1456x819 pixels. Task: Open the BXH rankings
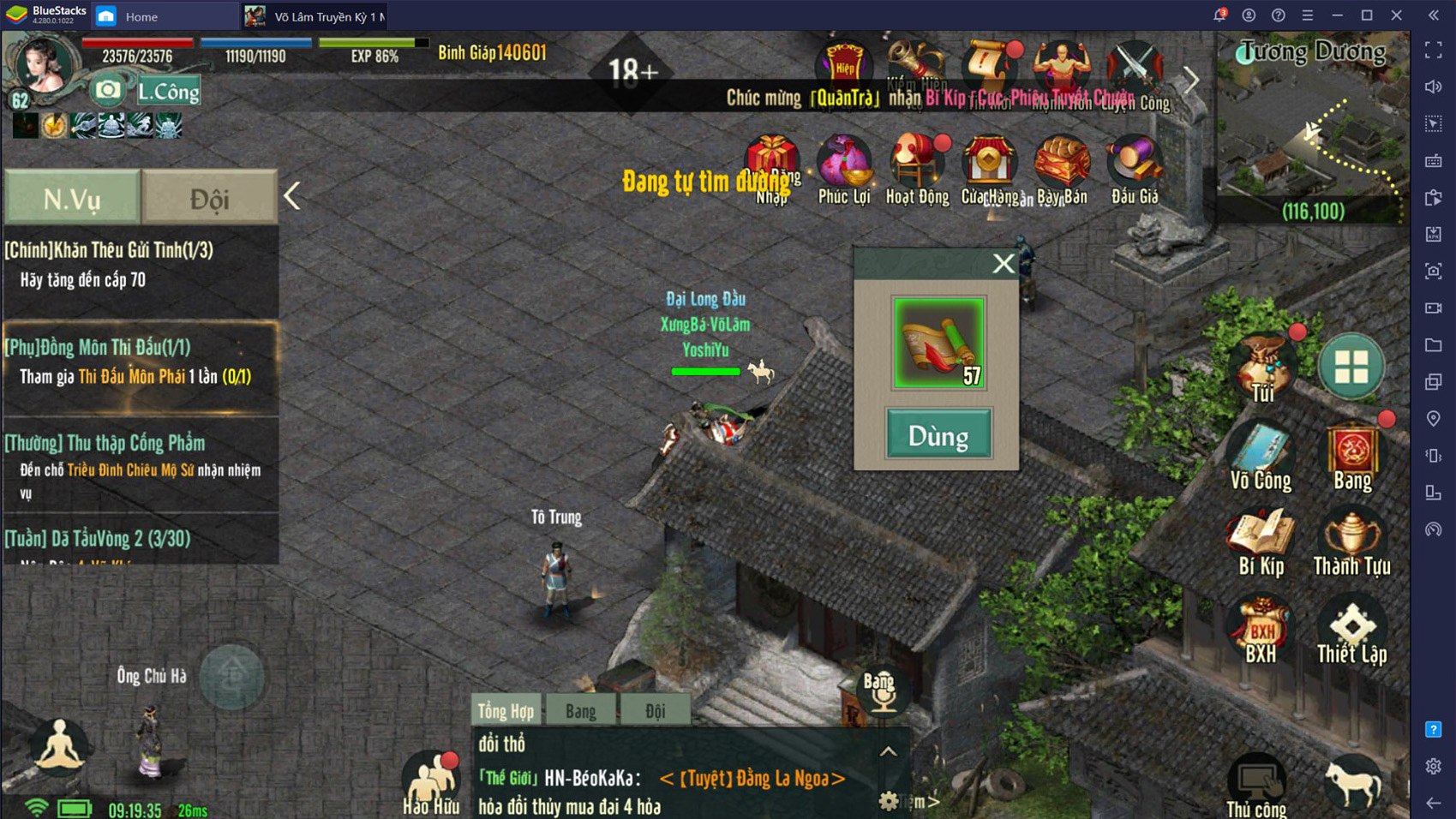[1261, 631]
